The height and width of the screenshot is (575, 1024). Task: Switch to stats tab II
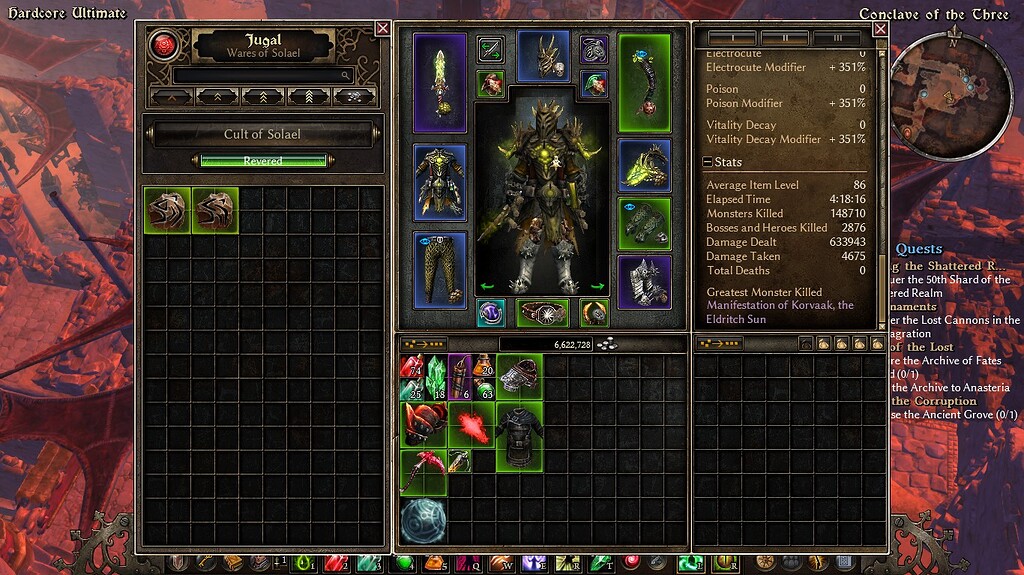click(785, 38)
